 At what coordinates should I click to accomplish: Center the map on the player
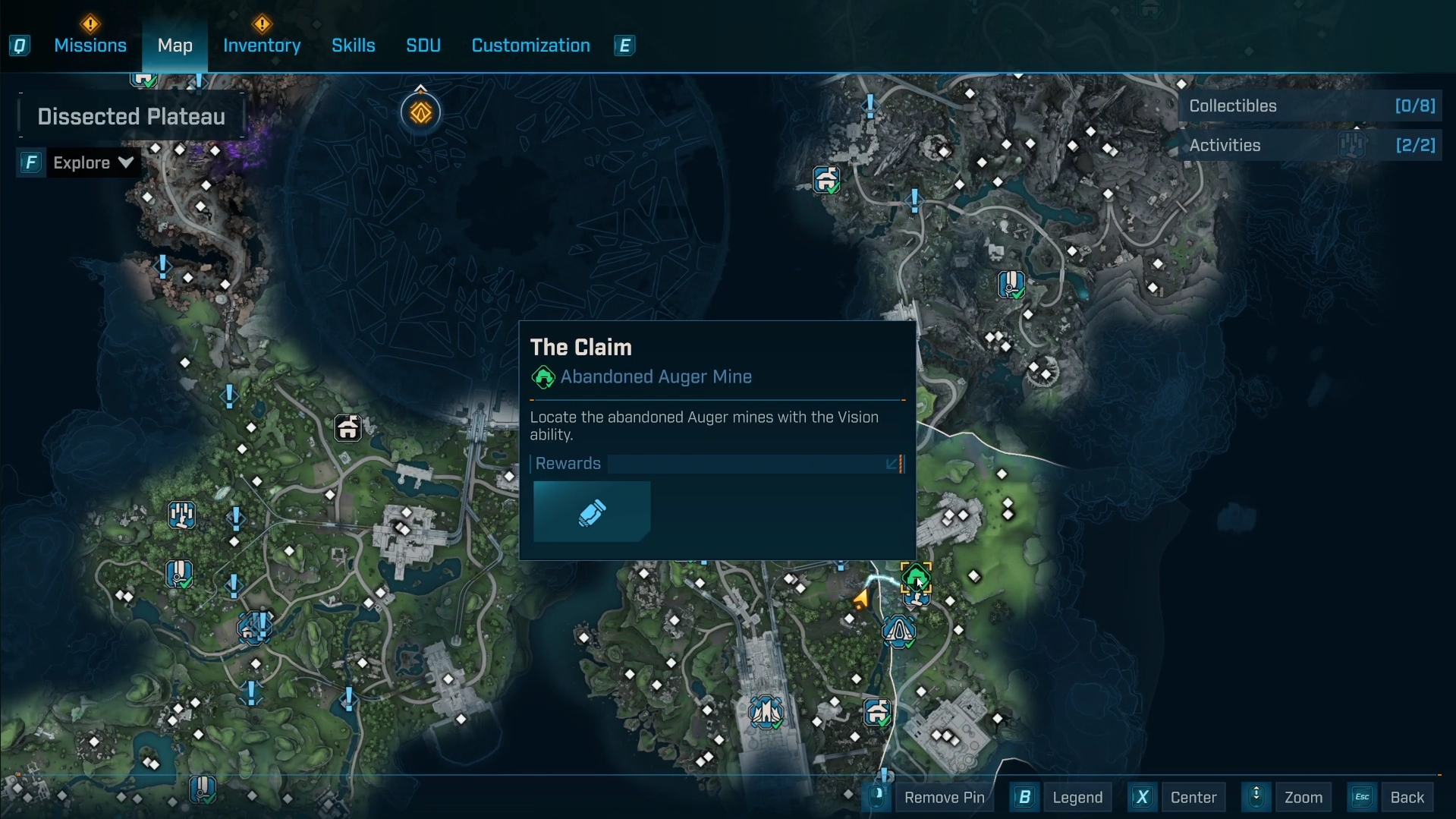[x=1193, y=797]
